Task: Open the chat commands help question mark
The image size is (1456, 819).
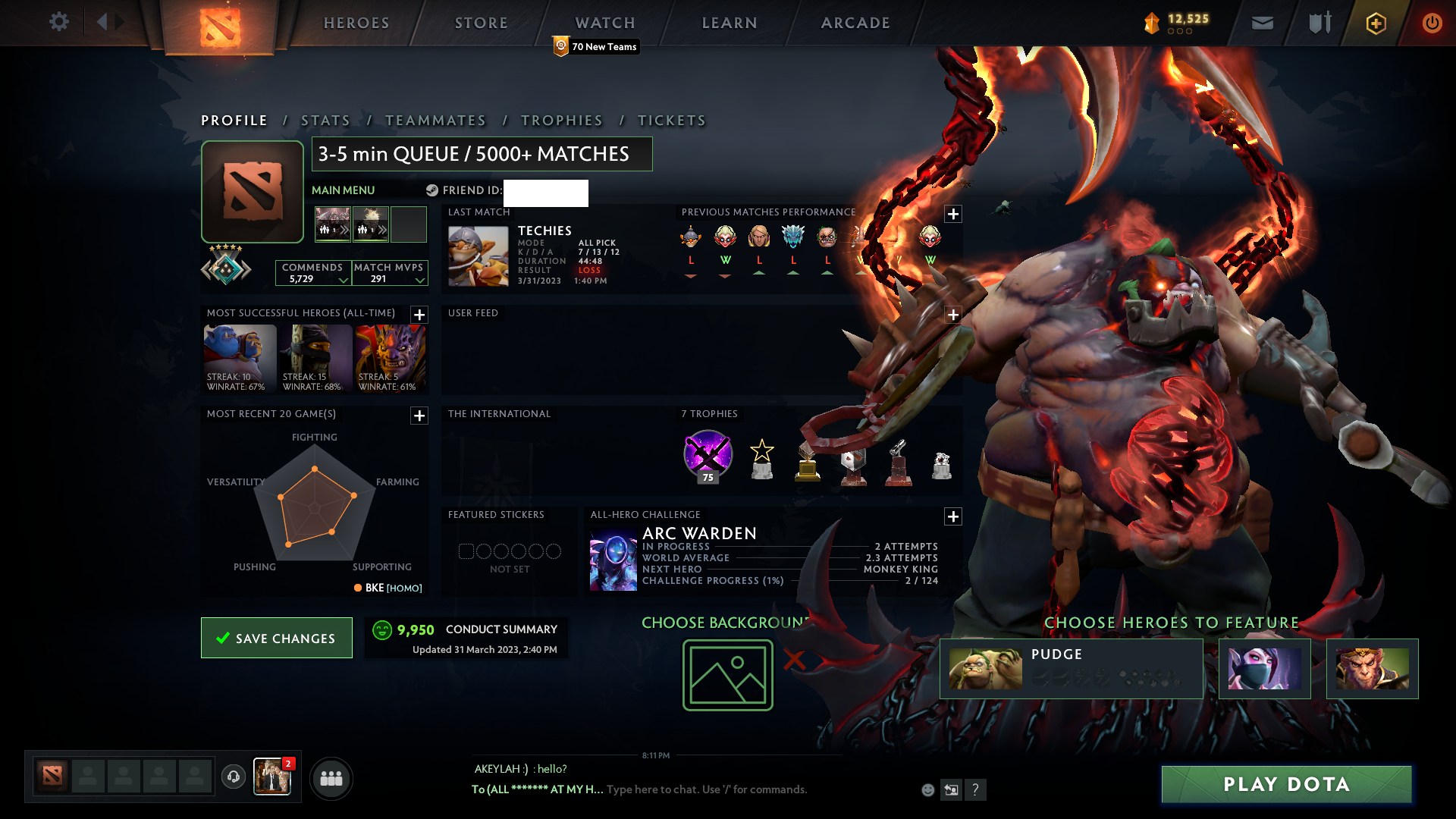Action: coord(975,789)
